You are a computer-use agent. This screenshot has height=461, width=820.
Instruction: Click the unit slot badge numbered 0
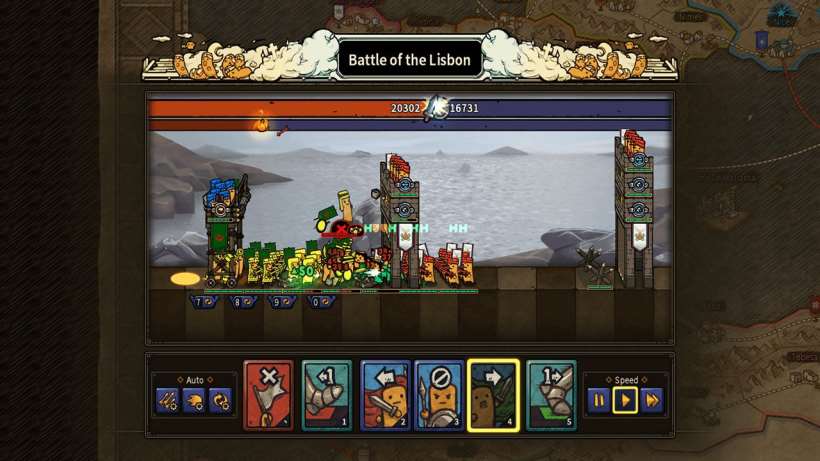(x=320, y=301)
